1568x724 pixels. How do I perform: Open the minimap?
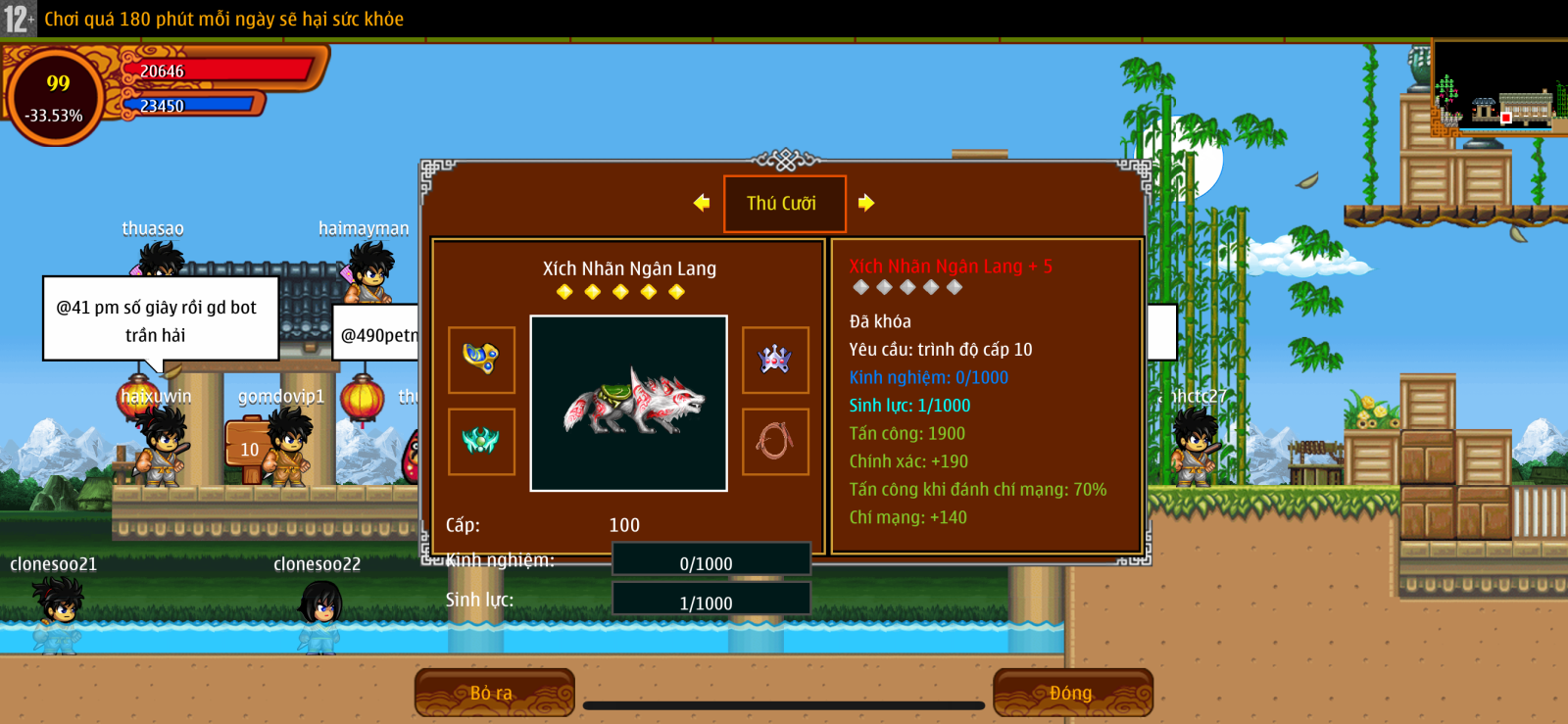(1499, 88)
